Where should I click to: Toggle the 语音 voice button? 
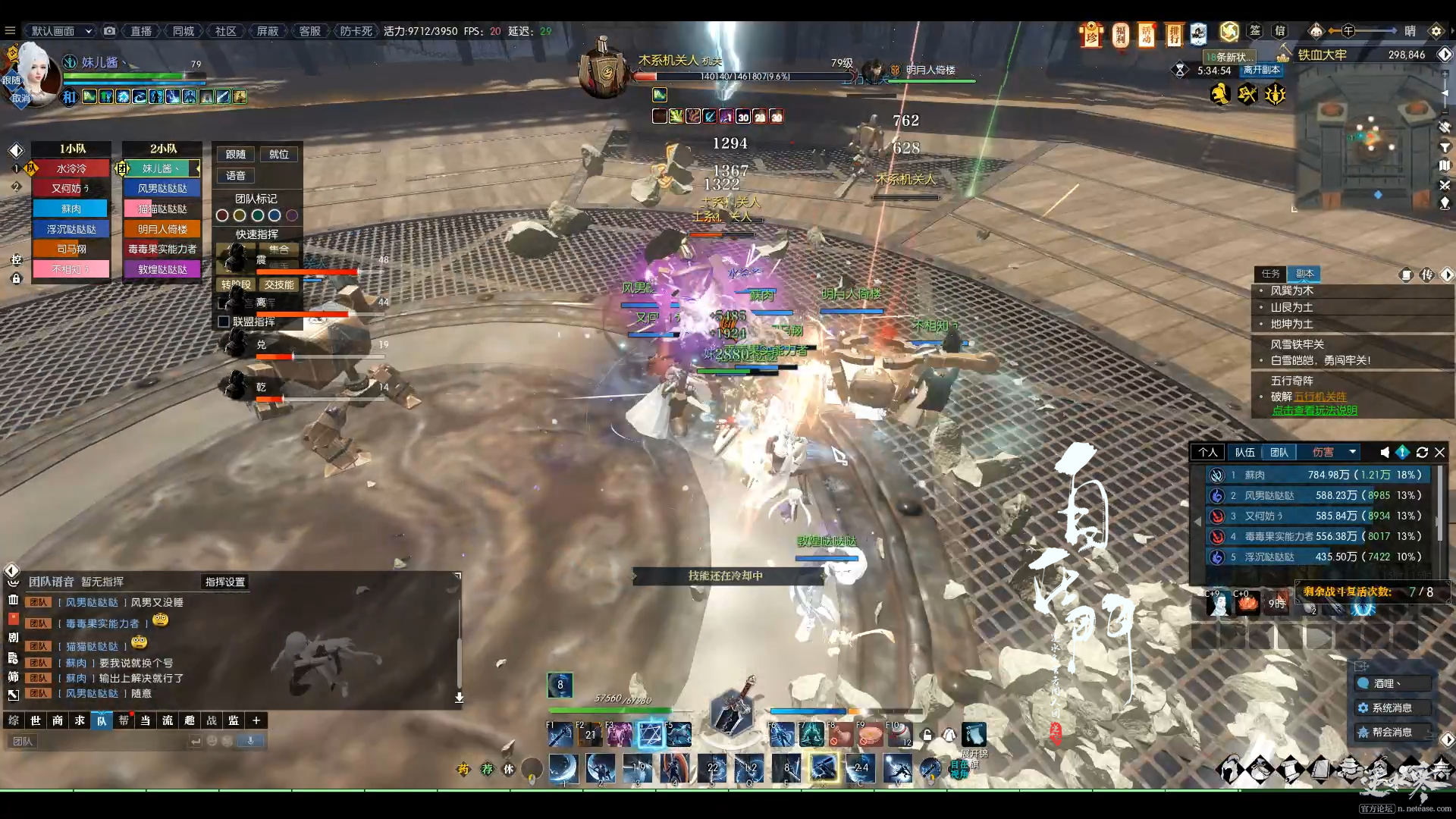pyautogui.click(x=236, y=175)
